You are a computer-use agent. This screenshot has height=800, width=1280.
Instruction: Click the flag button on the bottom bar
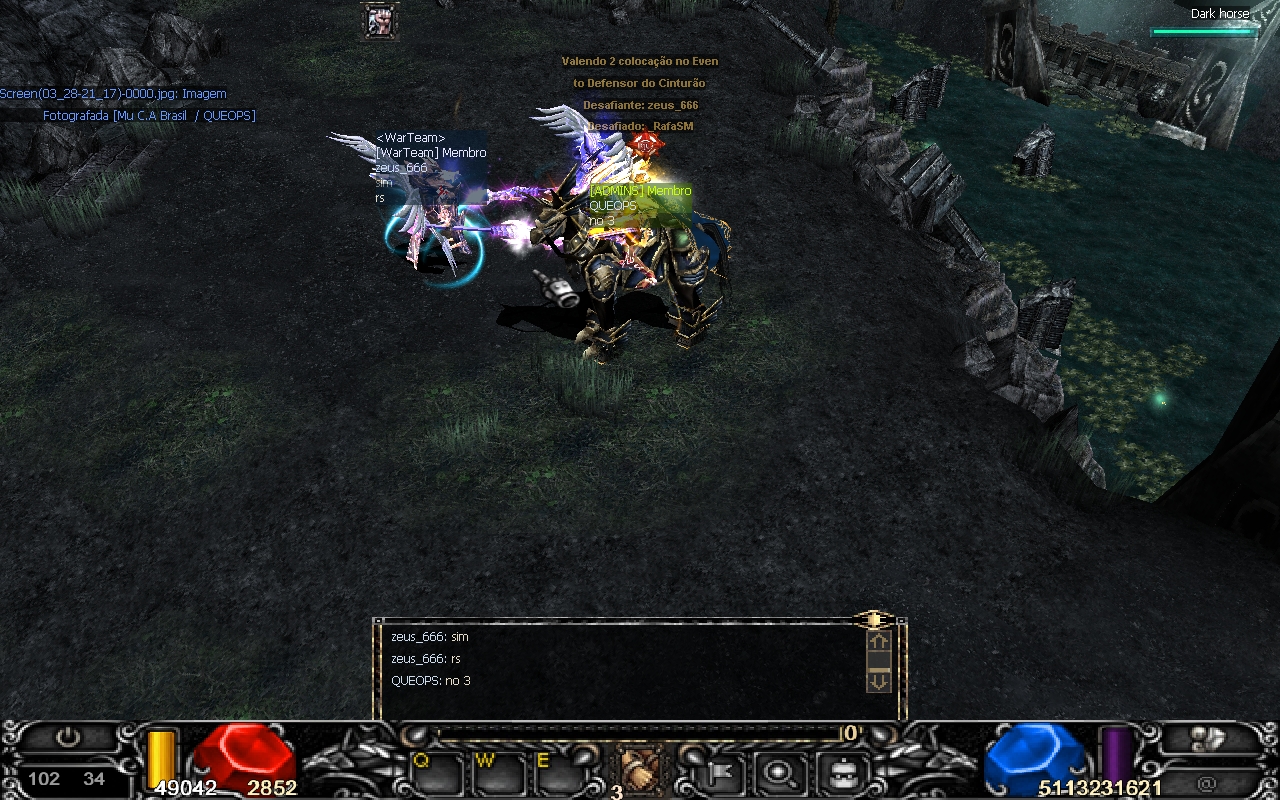719,772
